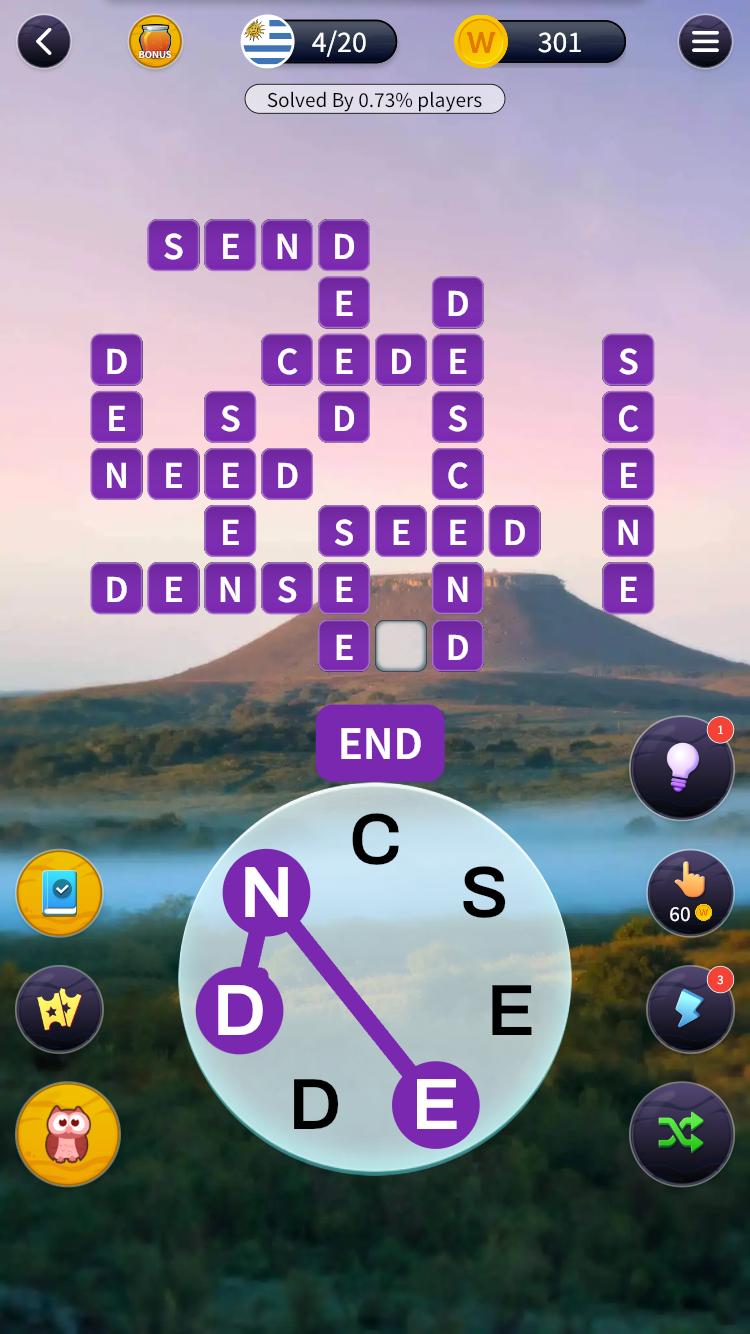Go back using the arrow button
This screenshot has height=1334, width=750.
click(44, 42)
